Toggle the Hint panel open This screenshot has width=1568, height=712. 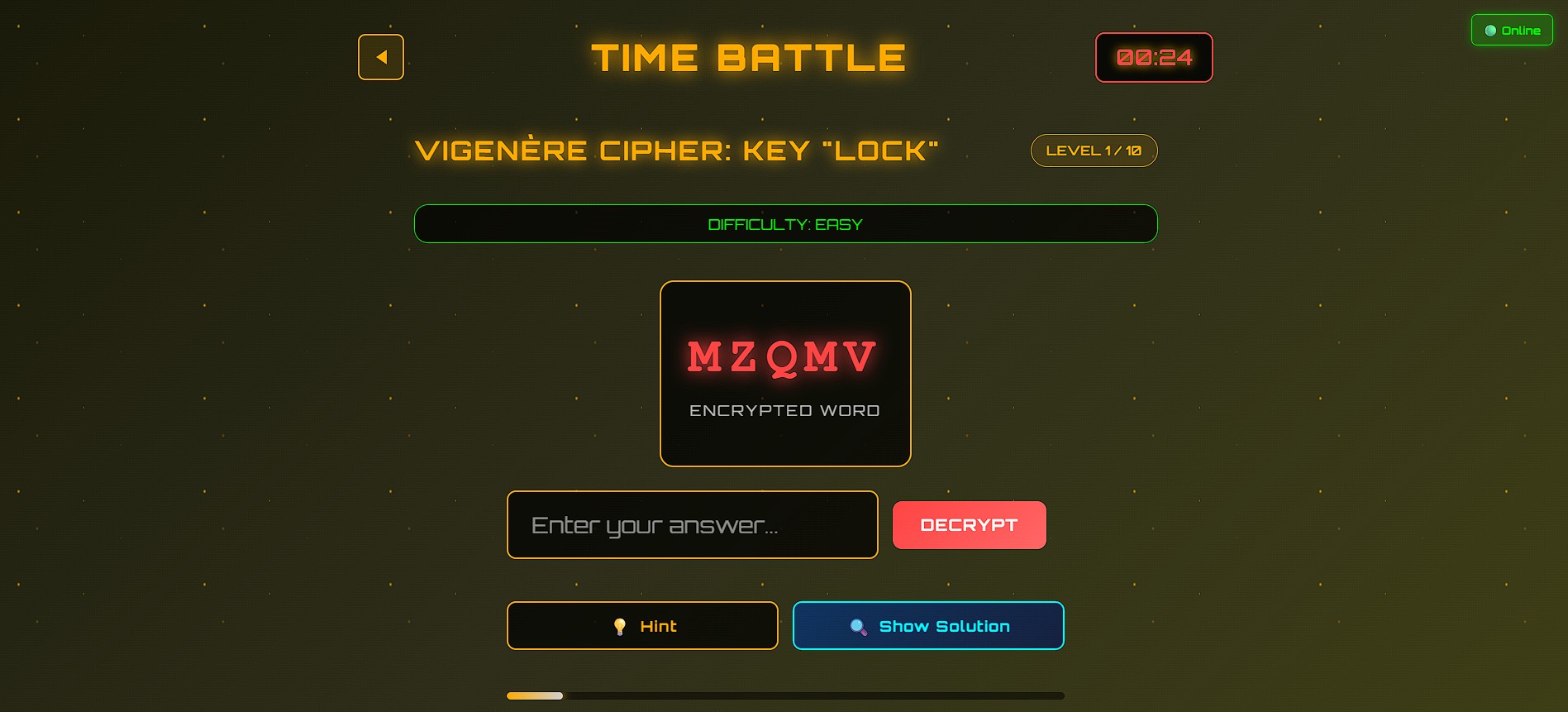642,626
